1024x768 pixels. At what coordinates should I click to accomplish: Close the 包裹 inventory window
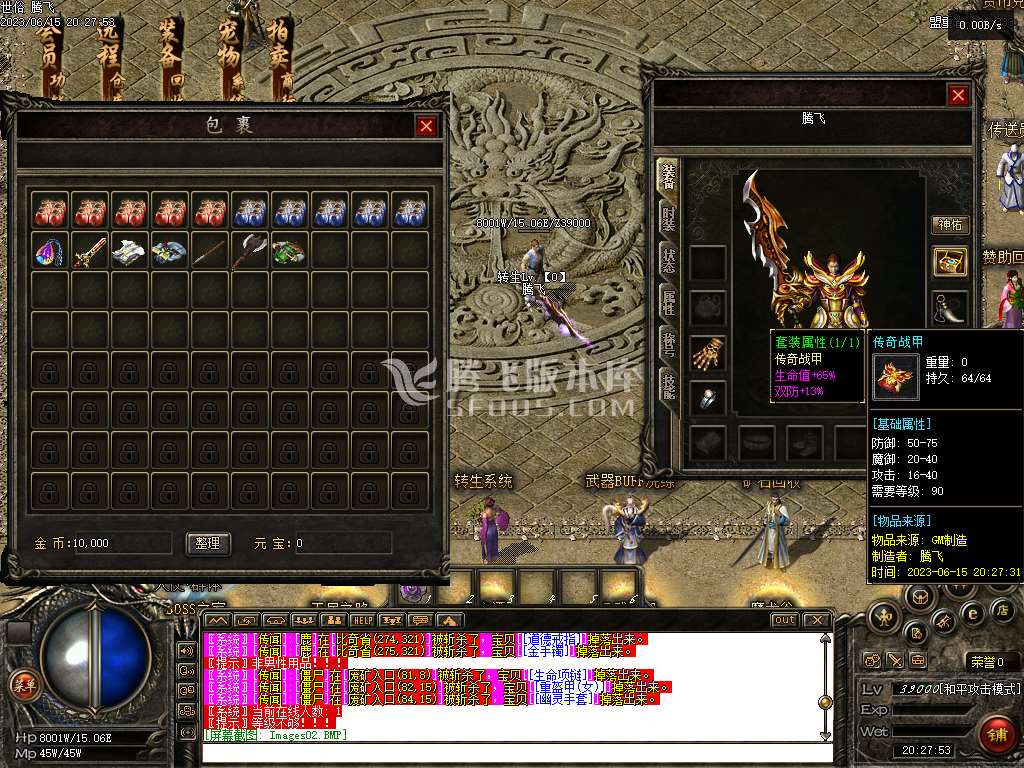[x=426, y=126]
